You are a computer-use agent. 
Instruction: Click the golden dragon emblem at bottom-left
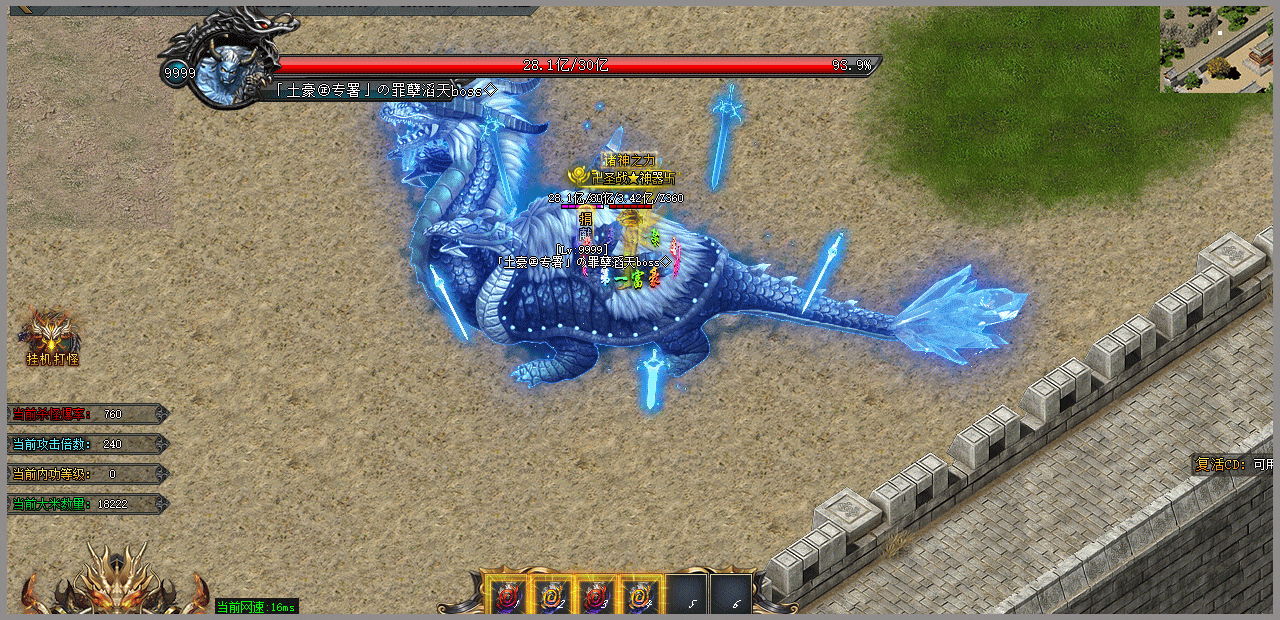(112, 585)
